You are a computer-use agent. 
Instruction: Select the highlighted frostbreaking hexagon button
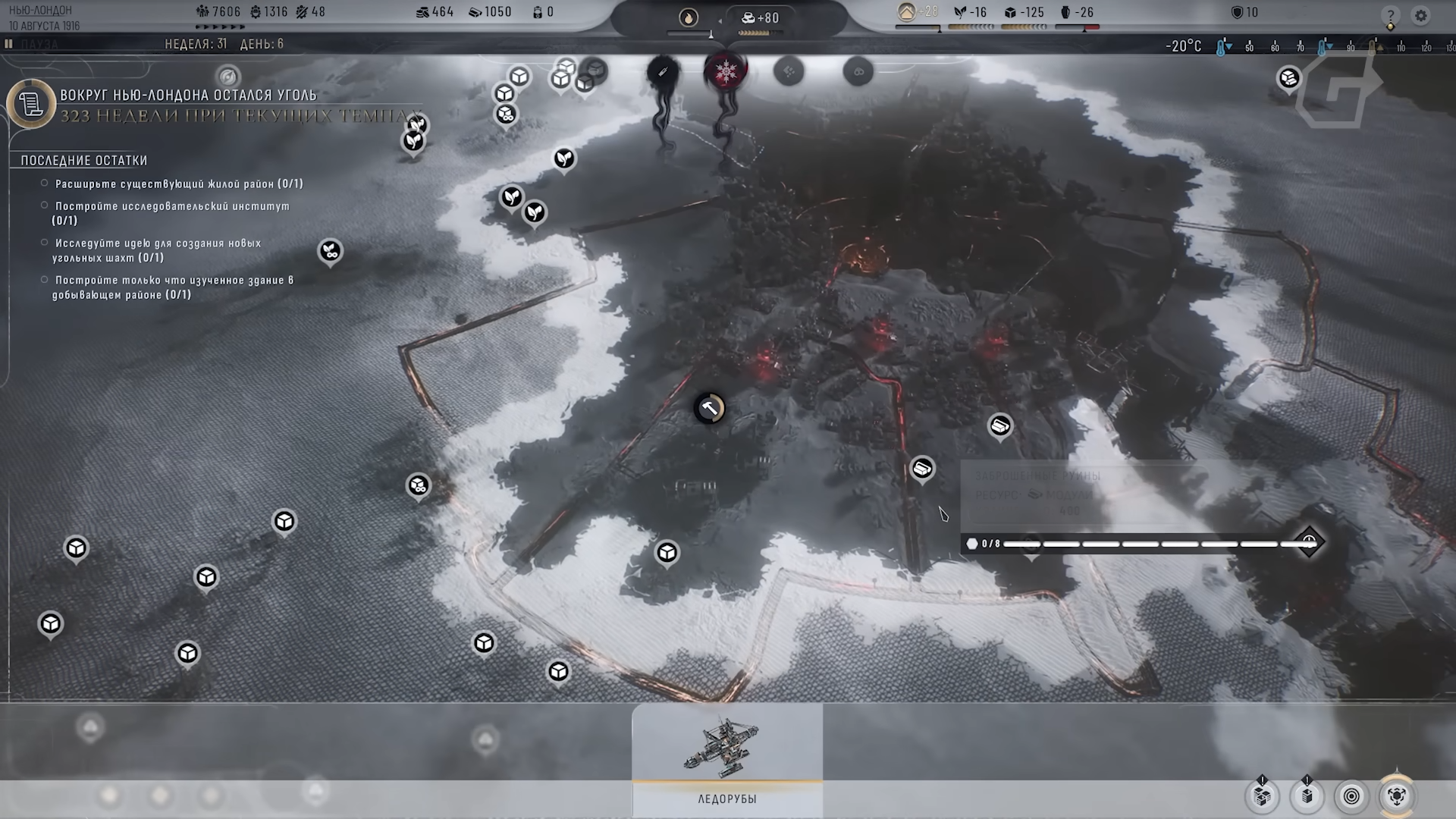pyautogui.click(x=1397, y=796)
